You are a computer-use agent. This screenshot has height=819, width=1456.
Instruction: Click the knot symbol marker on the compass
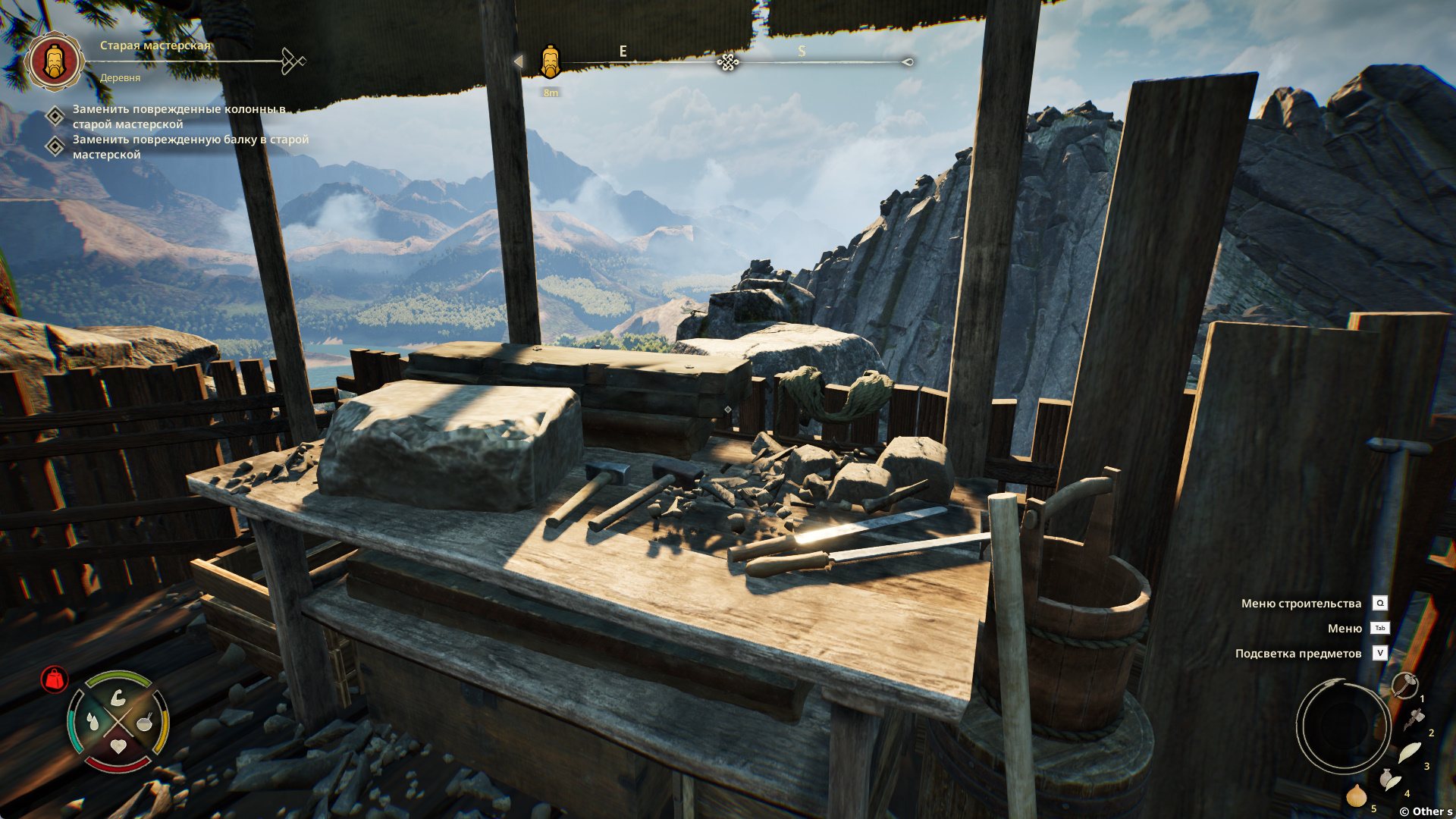[728, 62]
